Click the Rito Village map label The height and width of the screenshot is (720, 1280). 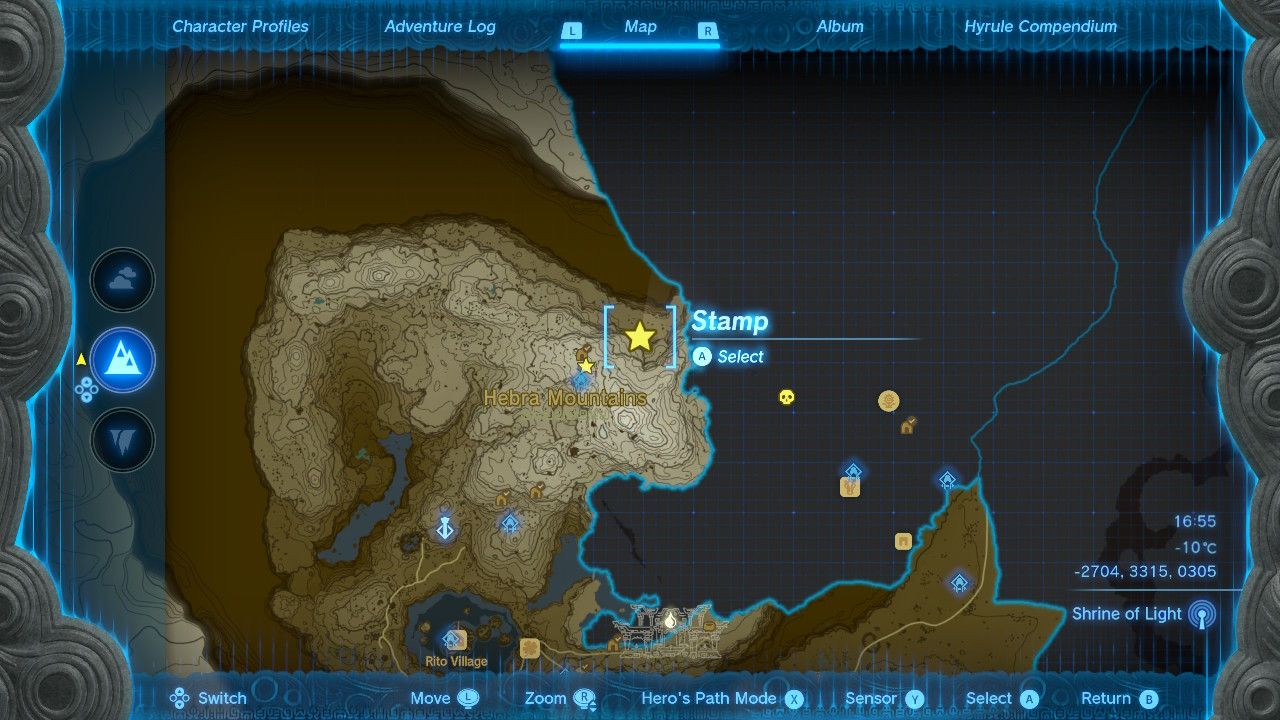[455, 661]
